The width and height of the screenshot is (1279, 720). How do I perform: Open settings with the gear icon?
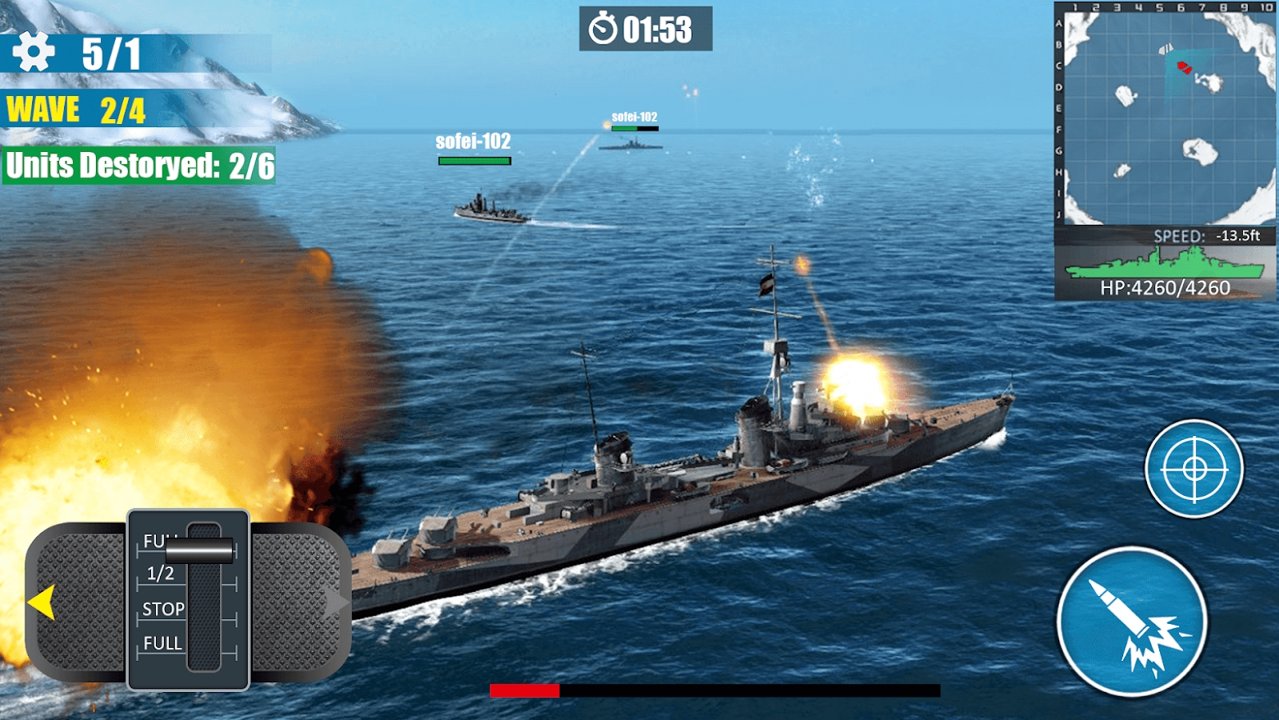coord(33,52)
